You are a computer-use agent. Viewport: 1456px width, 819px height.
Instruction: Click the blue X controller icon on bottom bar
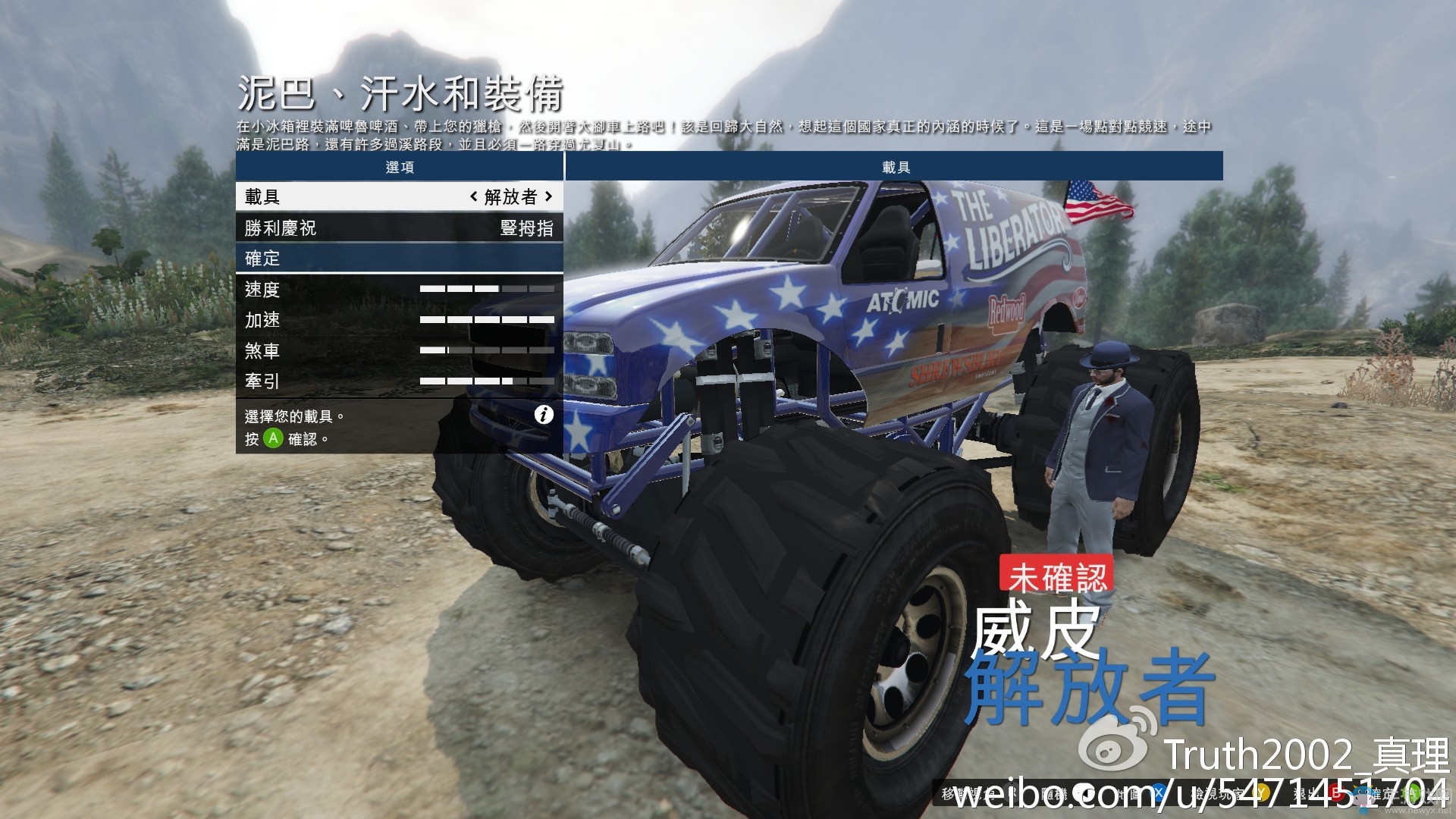point(1158,791)
